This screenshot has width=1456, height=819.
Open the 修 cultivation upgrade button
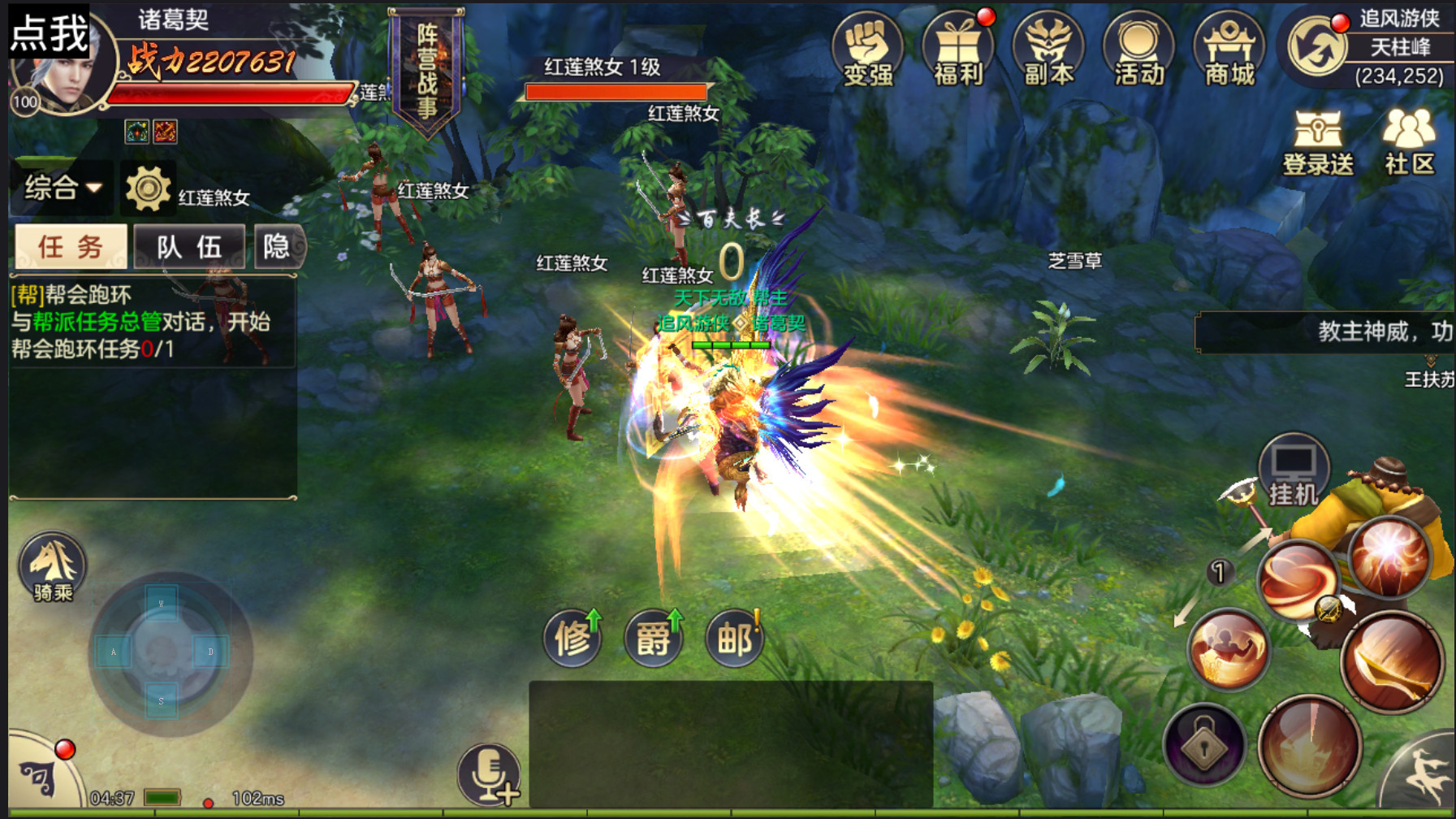(x=572, y=639)
